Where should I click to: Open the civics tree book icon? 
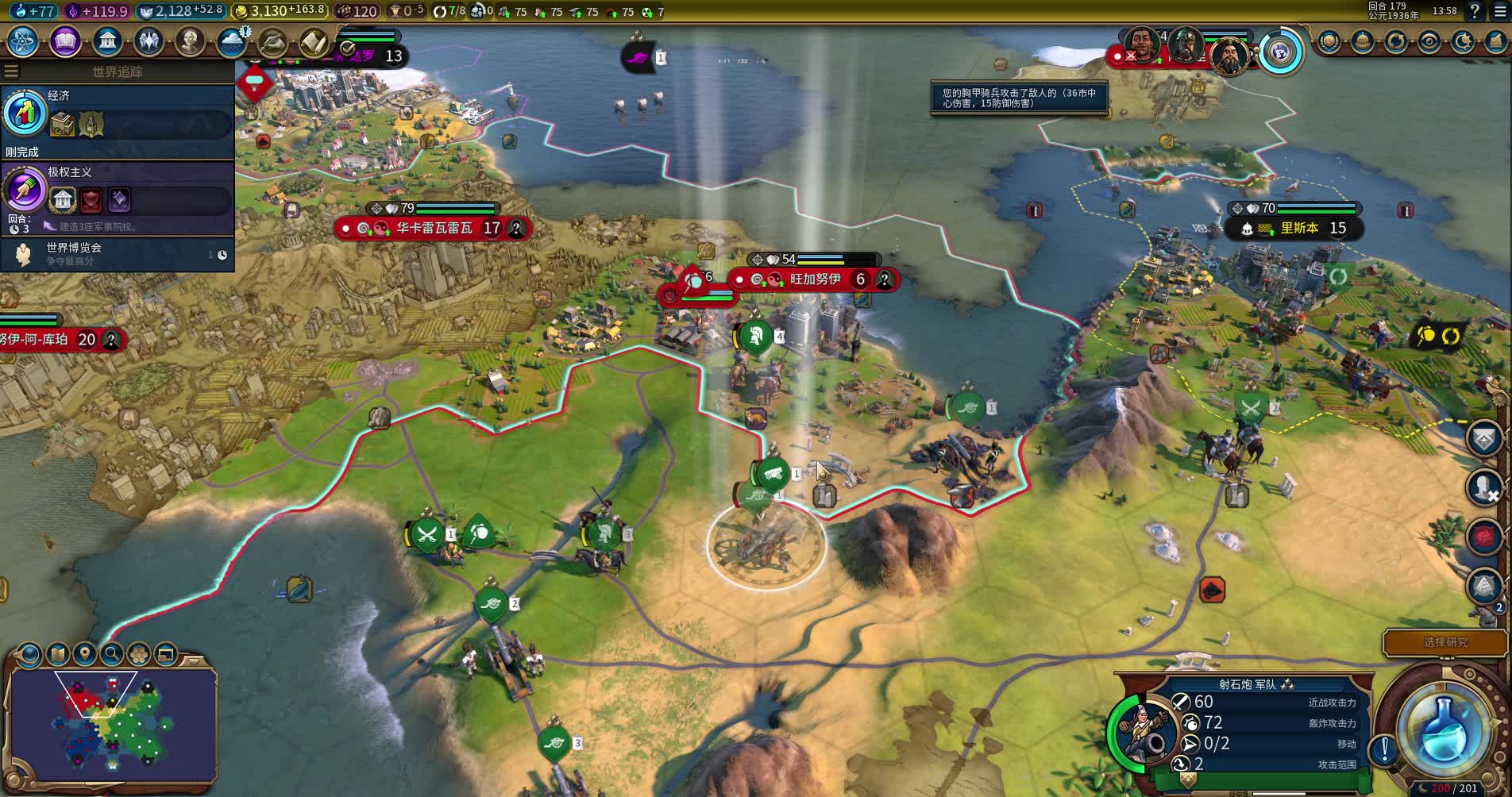pos(65,41)
